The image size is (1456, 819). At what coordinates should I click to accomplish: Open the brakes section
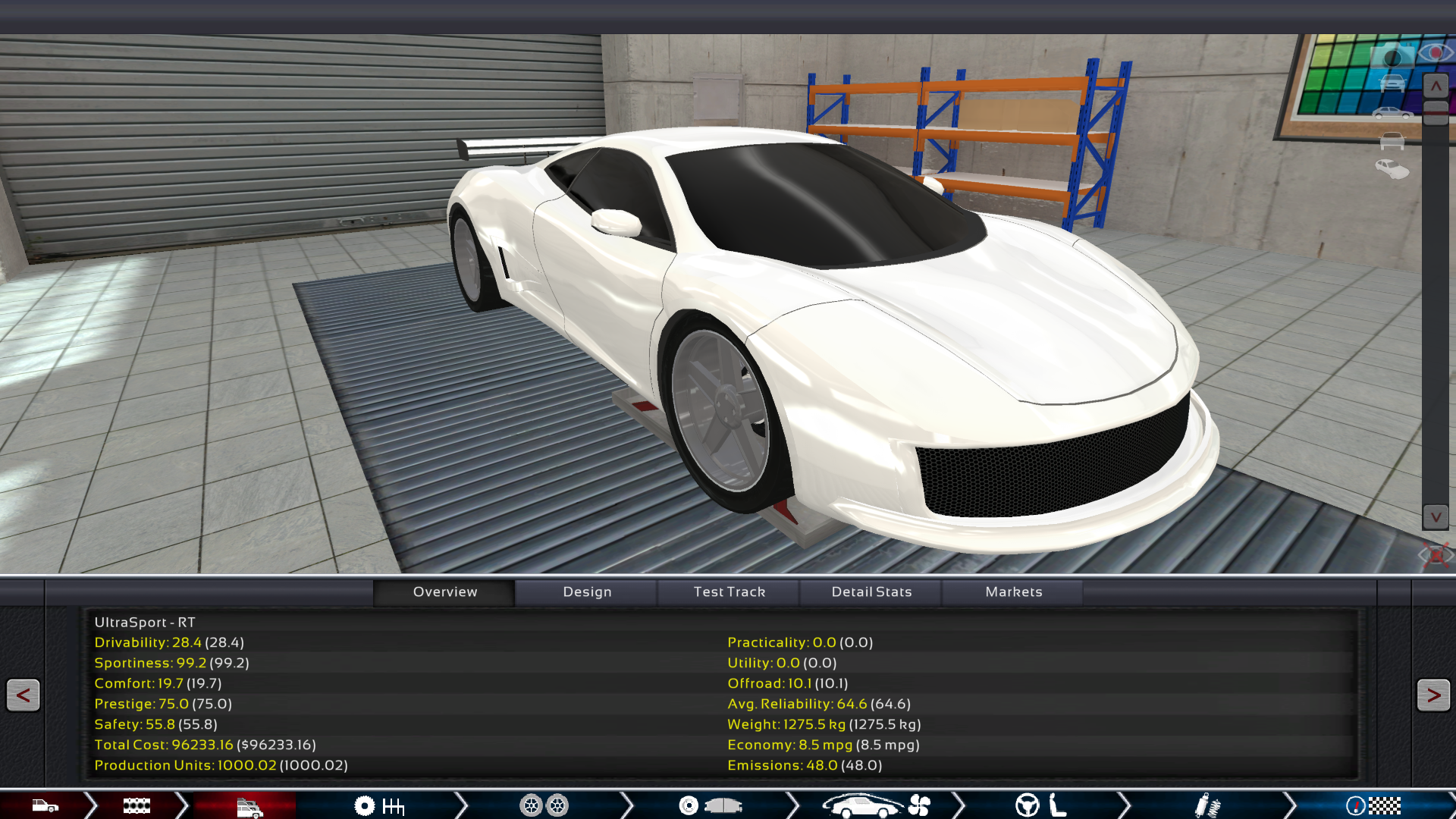point(709,805)
